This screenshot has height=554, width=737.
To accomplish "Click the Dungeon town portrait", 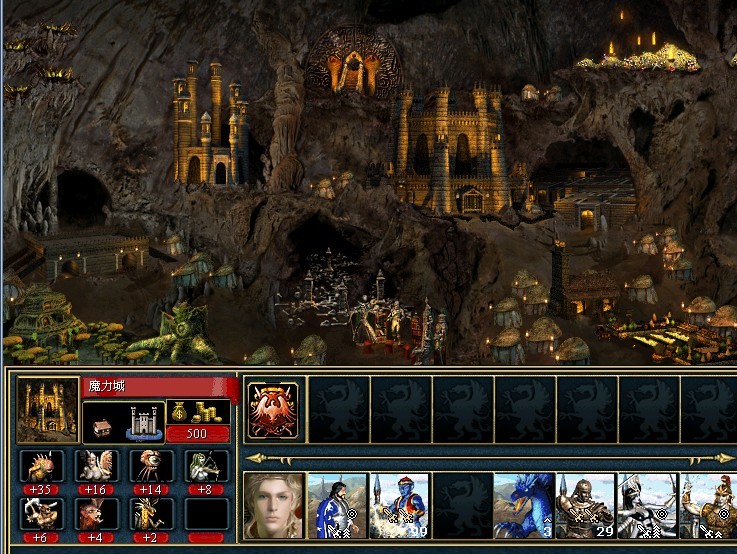I will tap(48, 409).
